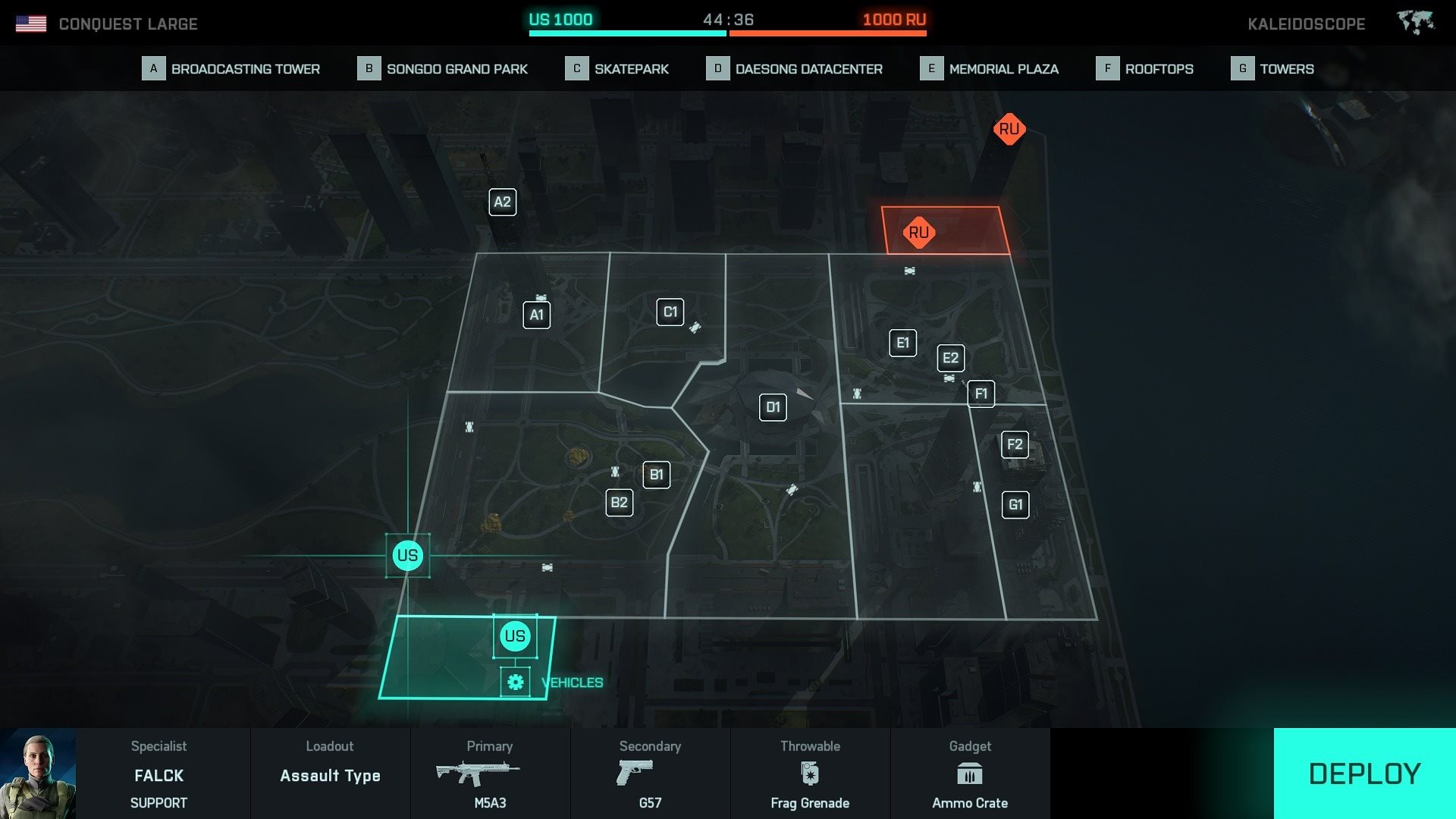Open the vehicles gear icon
This screenshot has width=1456, height=819.
516,682
